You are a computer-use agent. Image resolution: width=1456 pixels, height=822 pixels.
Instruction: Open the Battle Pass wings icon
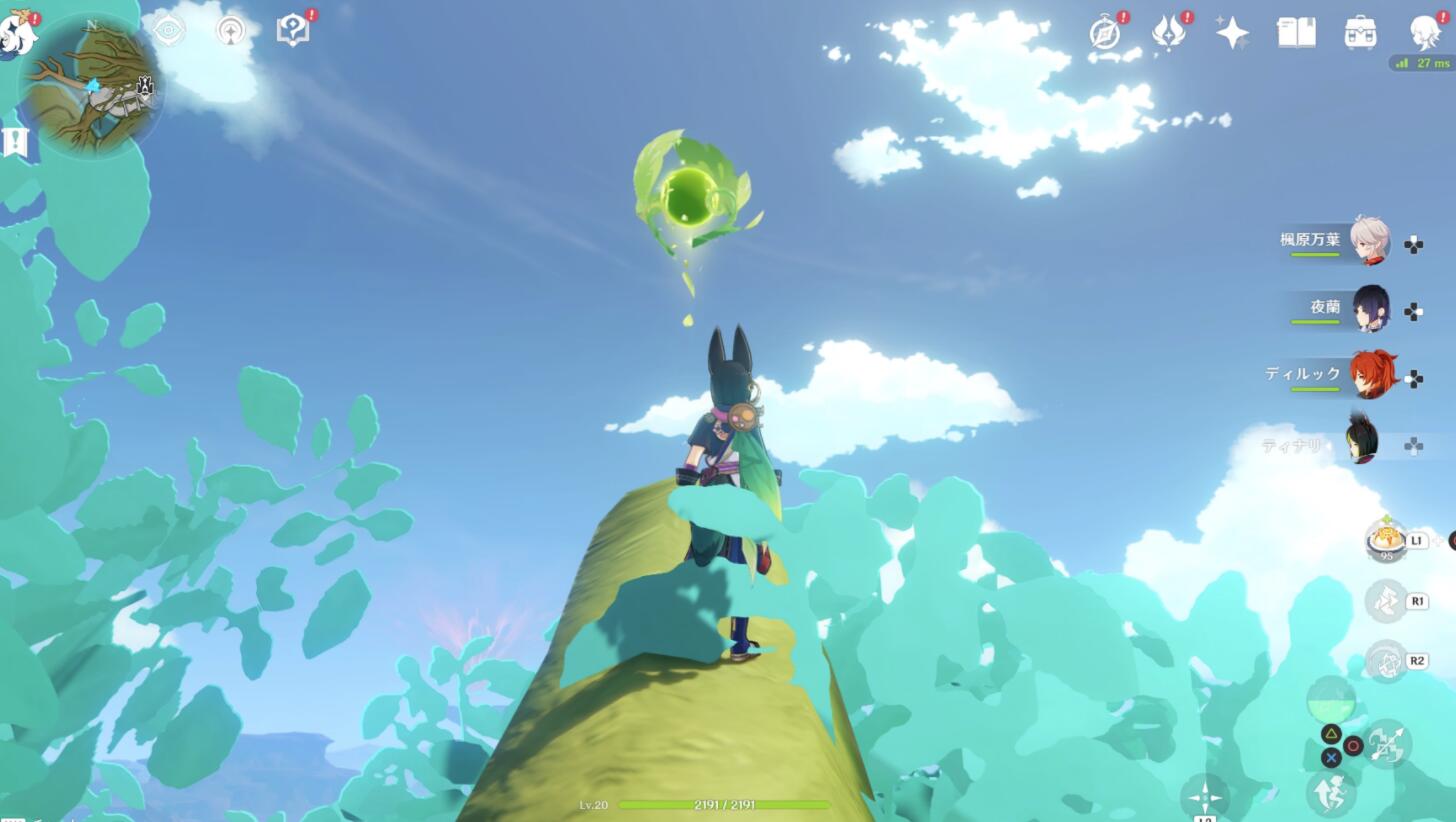coord(1168,33)
